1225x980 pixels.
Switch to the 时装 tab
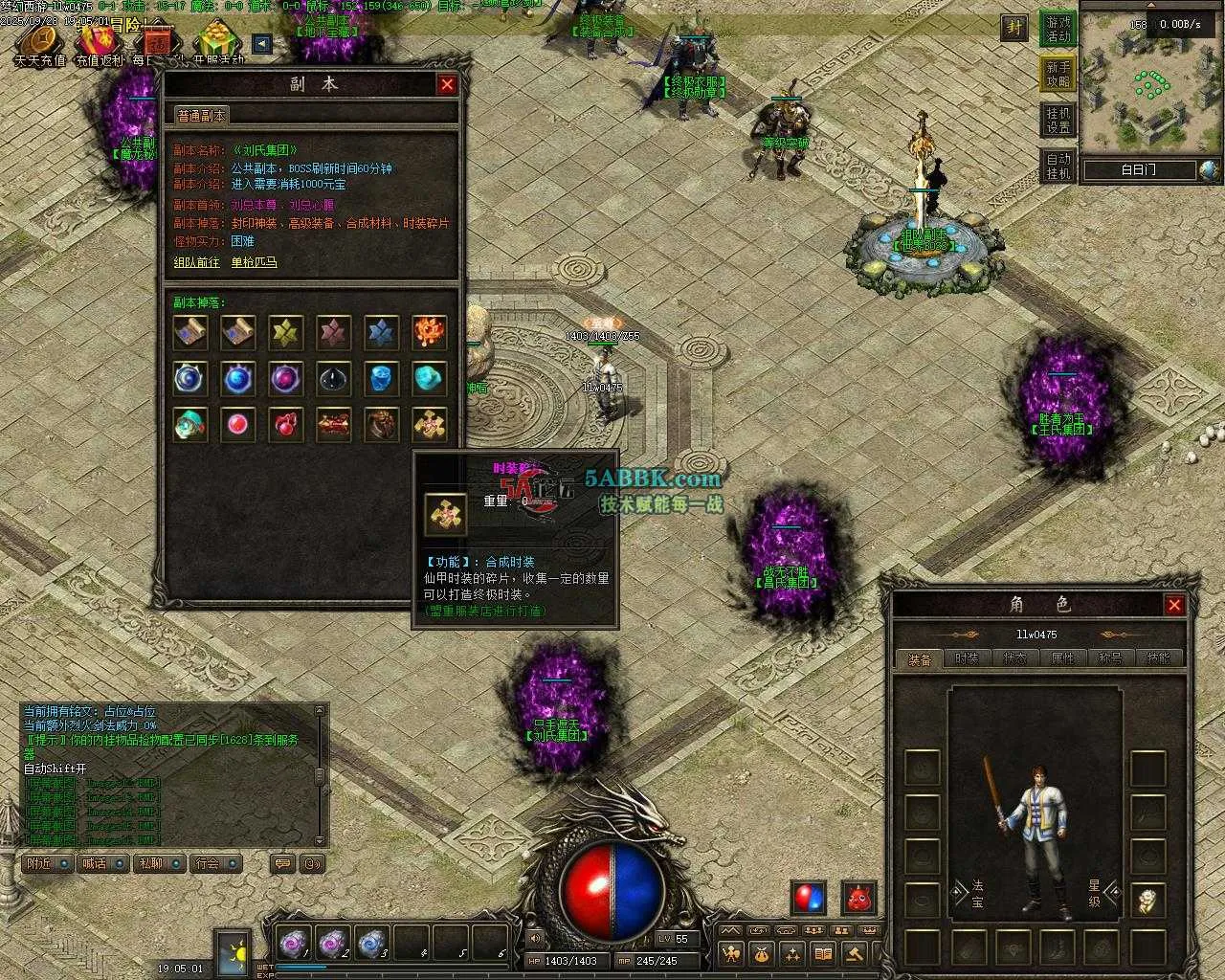[967, 658]
